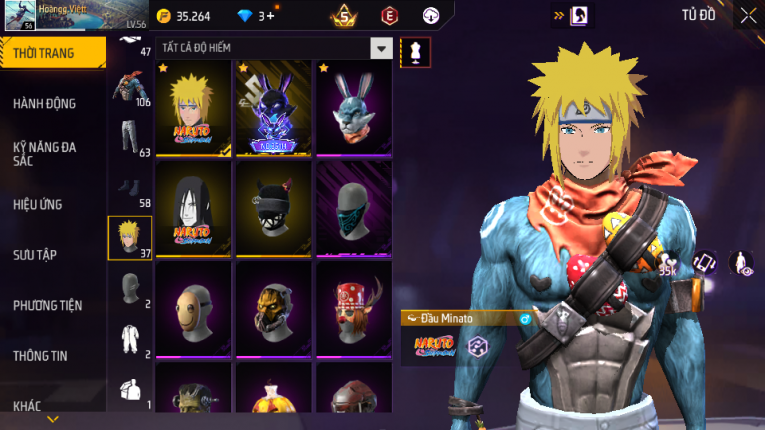765x430 pixels.
Task: Pick the black cat-ear cap with mask
Action: point(273,209)
